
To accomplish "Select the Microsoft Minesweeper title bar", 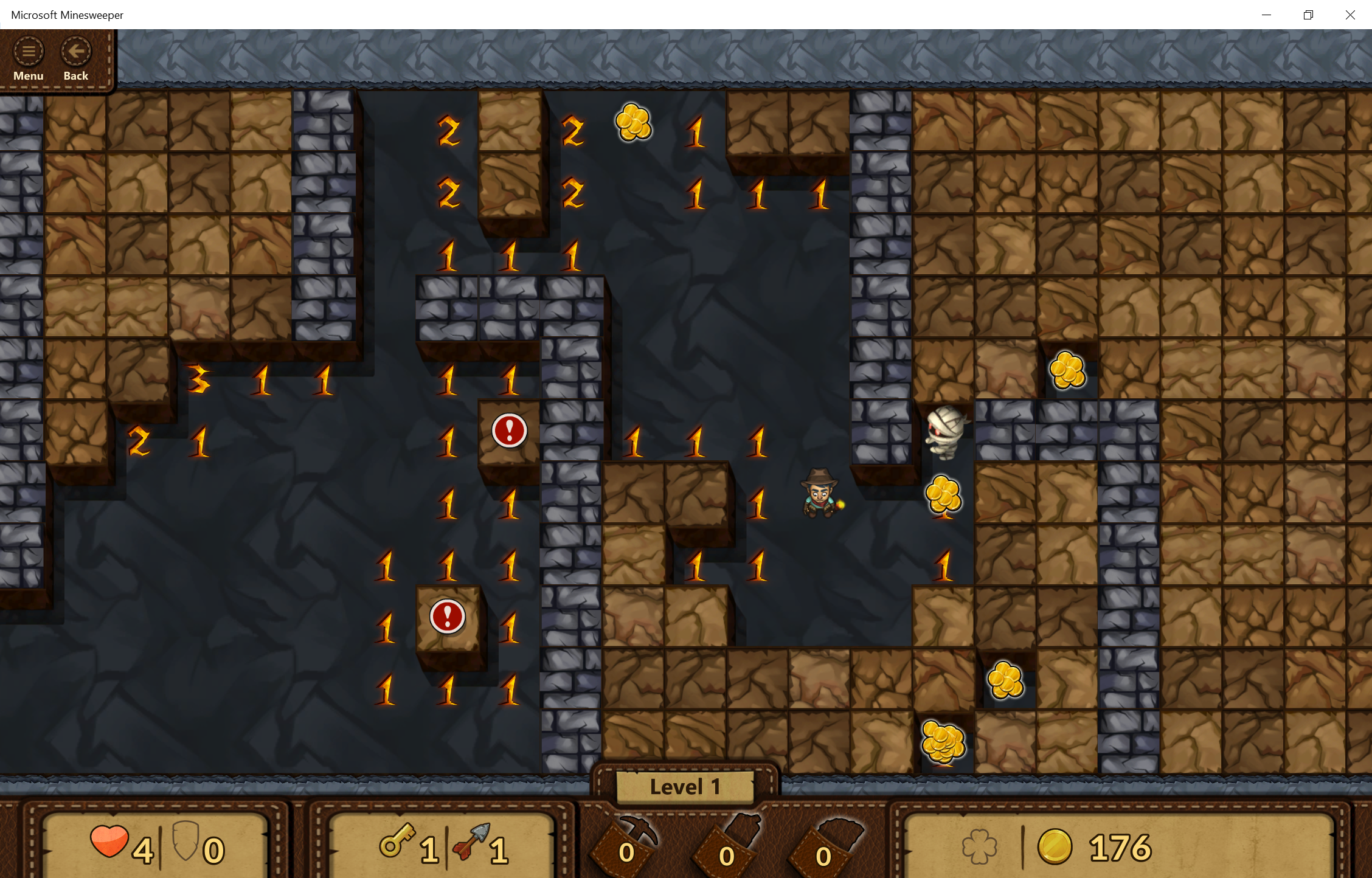I will coord(68,15).
